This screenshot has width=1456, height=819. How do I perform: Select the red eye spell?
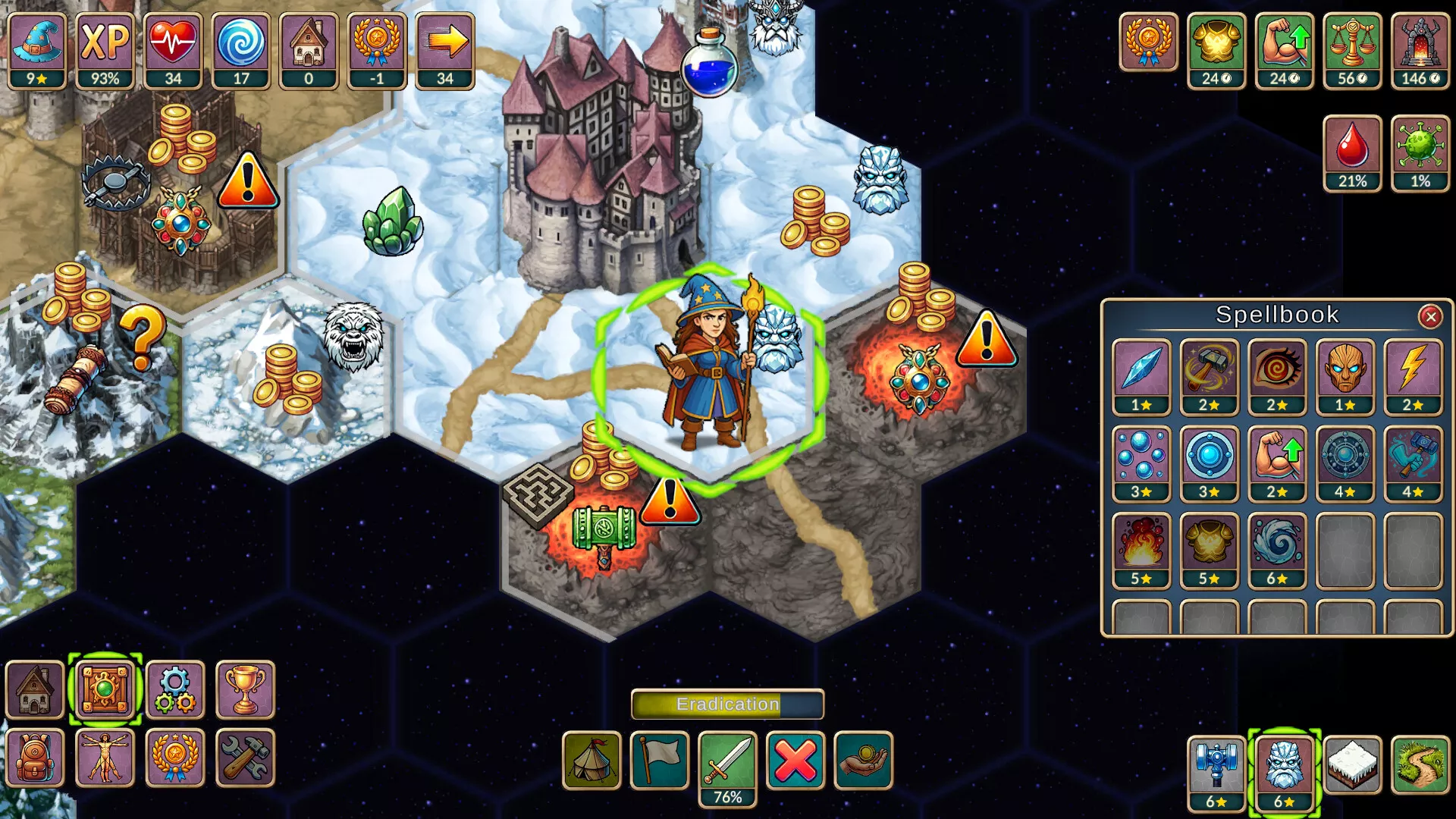pyautogui.click(x=1277, y=375)
